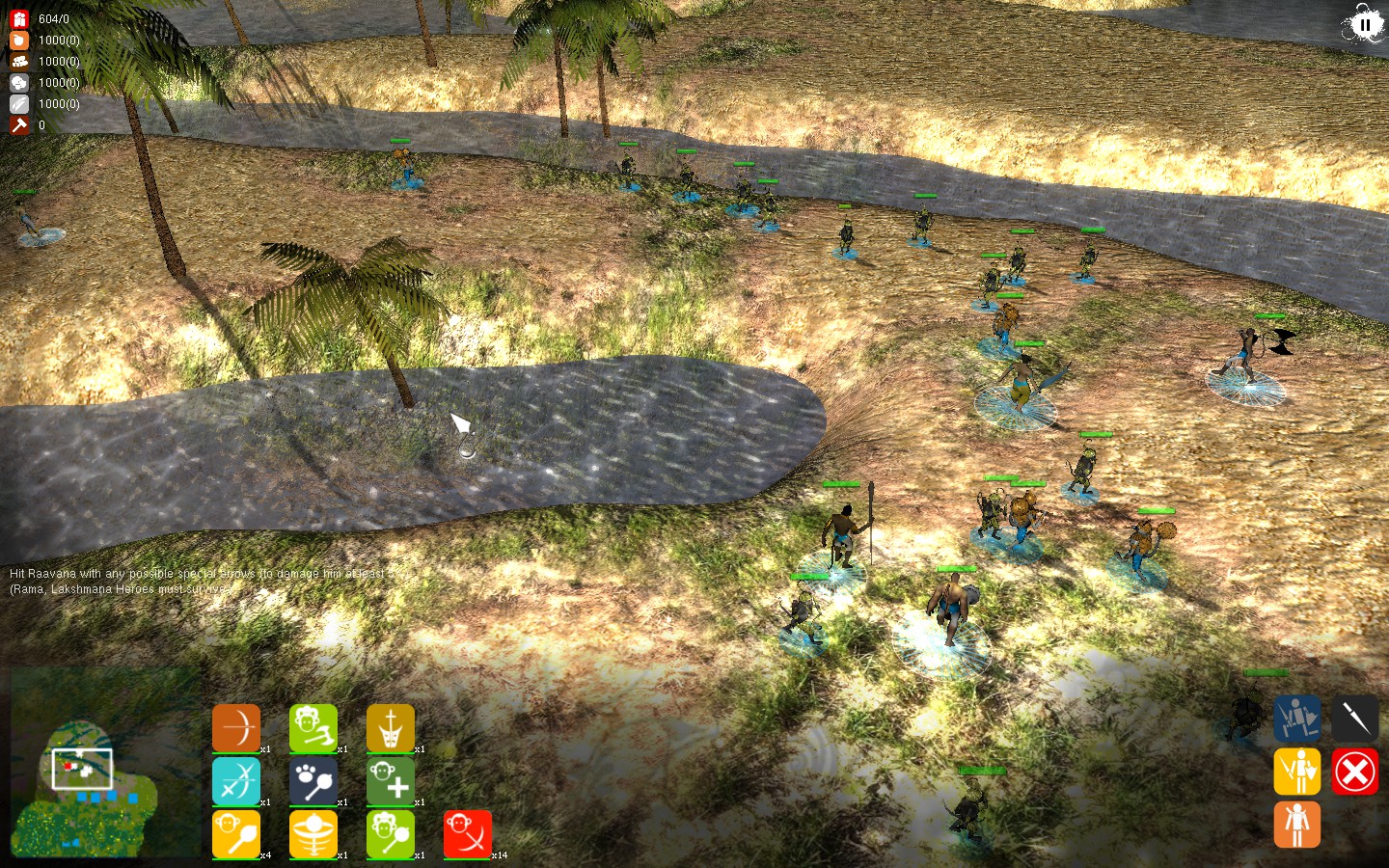Select the yellow monkey mace ability with x4 charges

point(236,834)
